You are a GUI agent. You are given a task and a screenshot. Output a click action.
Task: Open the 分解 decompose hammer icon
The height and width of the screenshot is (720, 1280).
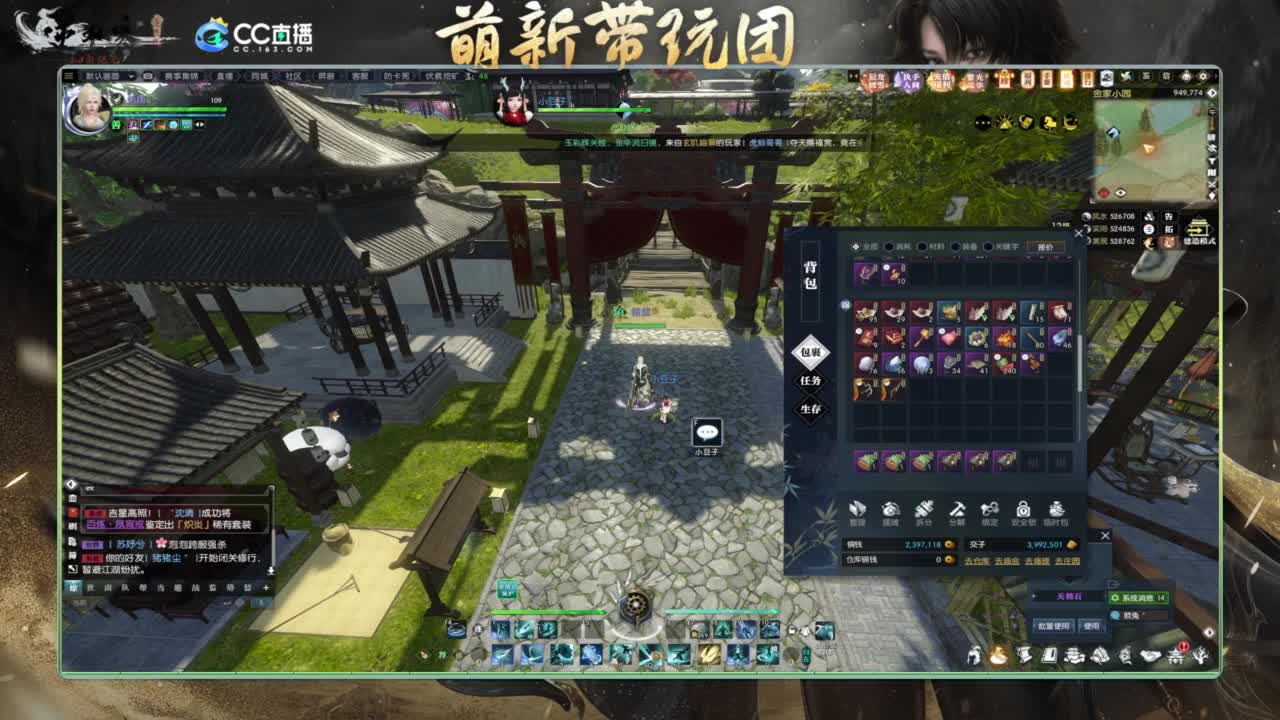click(957, 510)
